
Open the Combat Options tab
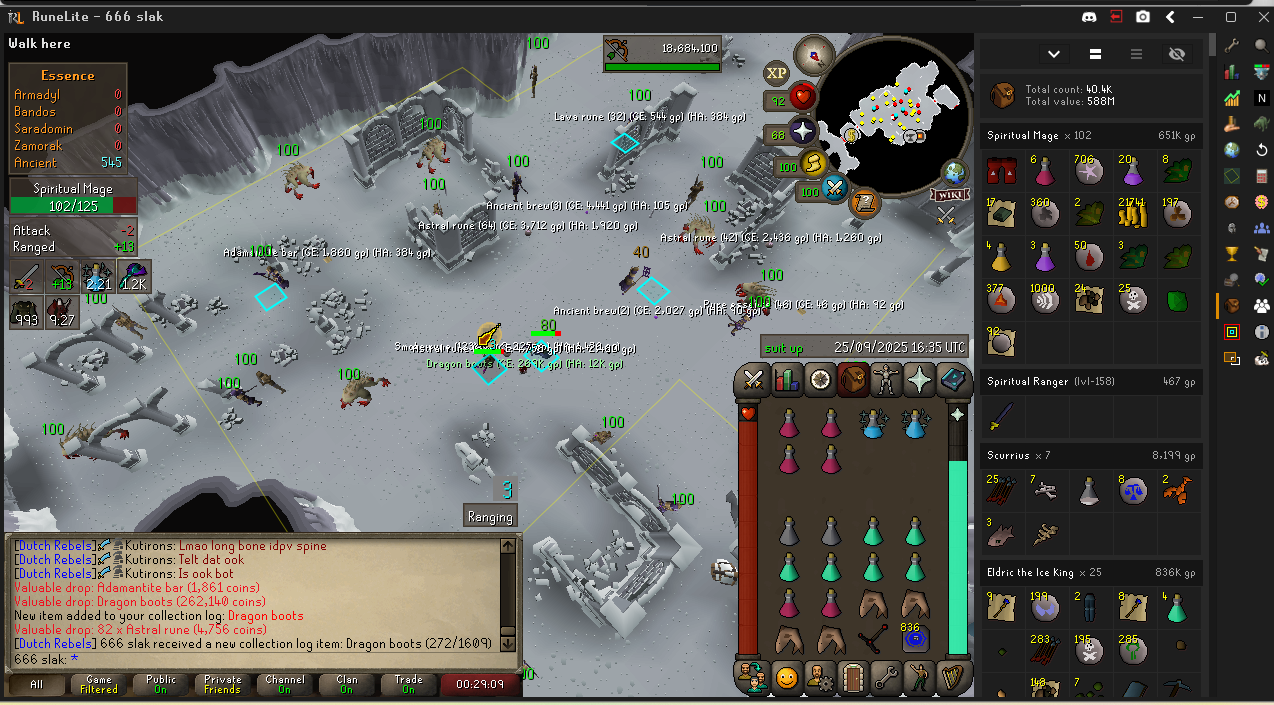(x=753, y=380)
